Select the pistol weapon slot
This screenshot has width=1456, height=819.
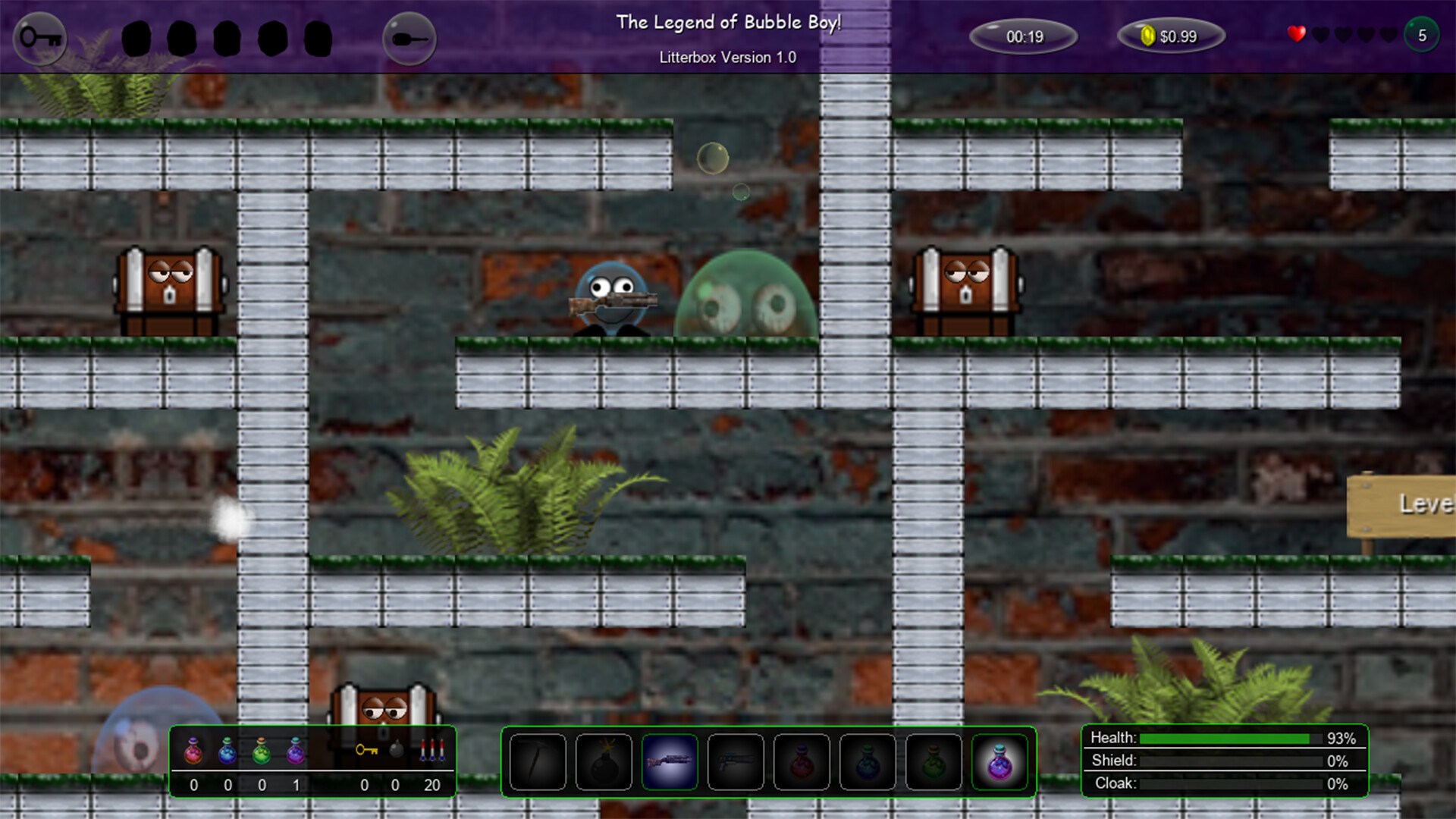tap(736, 762)
